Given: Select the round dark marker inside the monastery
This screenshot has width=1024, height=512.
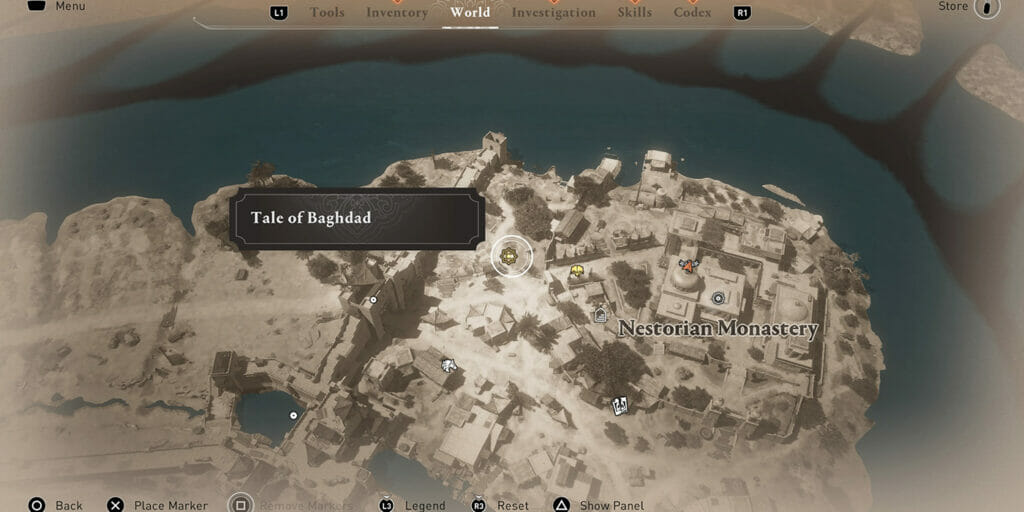Looking at the screenshot, I should pyautogui.click(x=717, y=297).
